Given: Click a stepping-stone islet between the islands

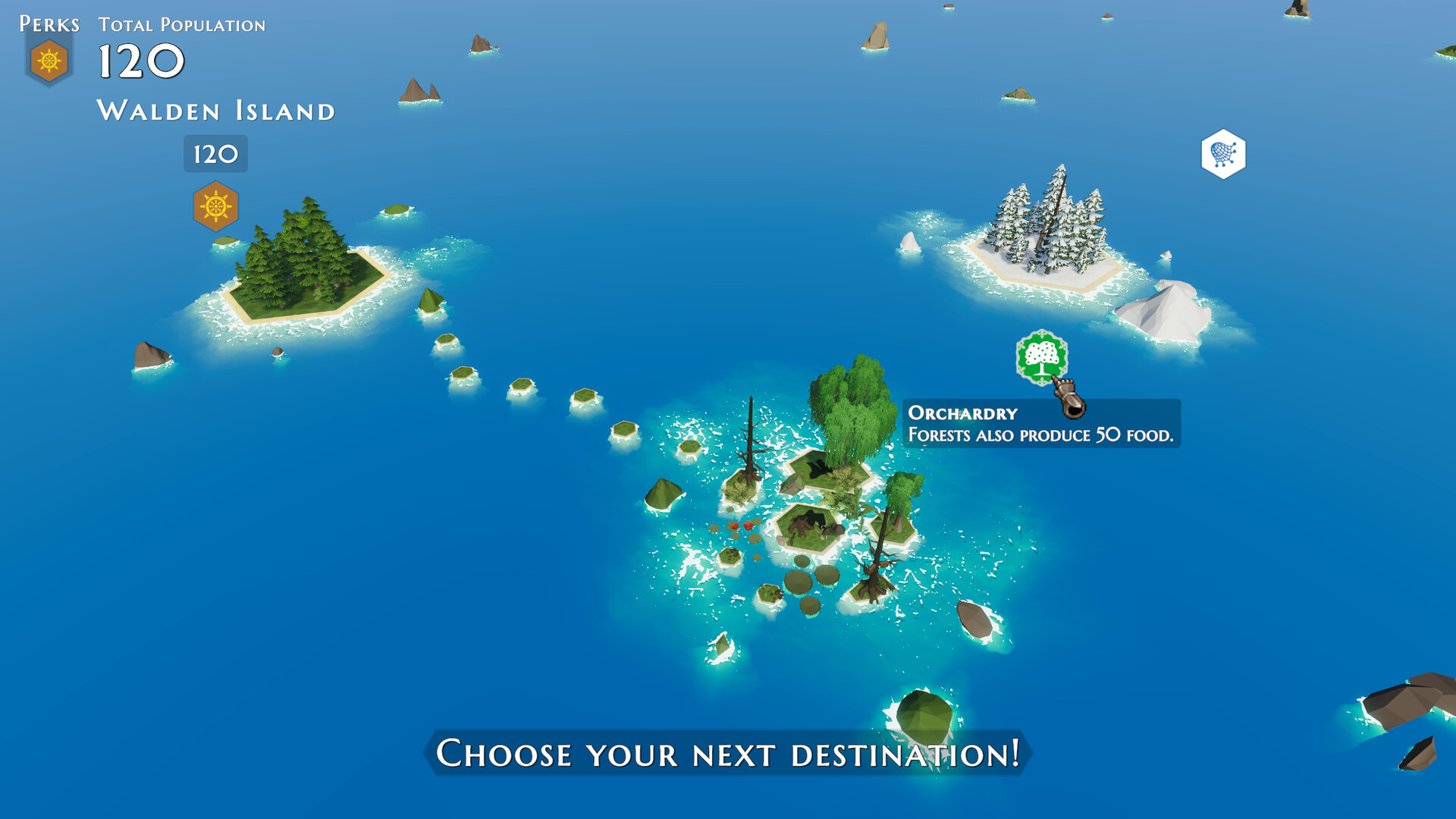Looking at the screenshot, I should tap(523, 387).
